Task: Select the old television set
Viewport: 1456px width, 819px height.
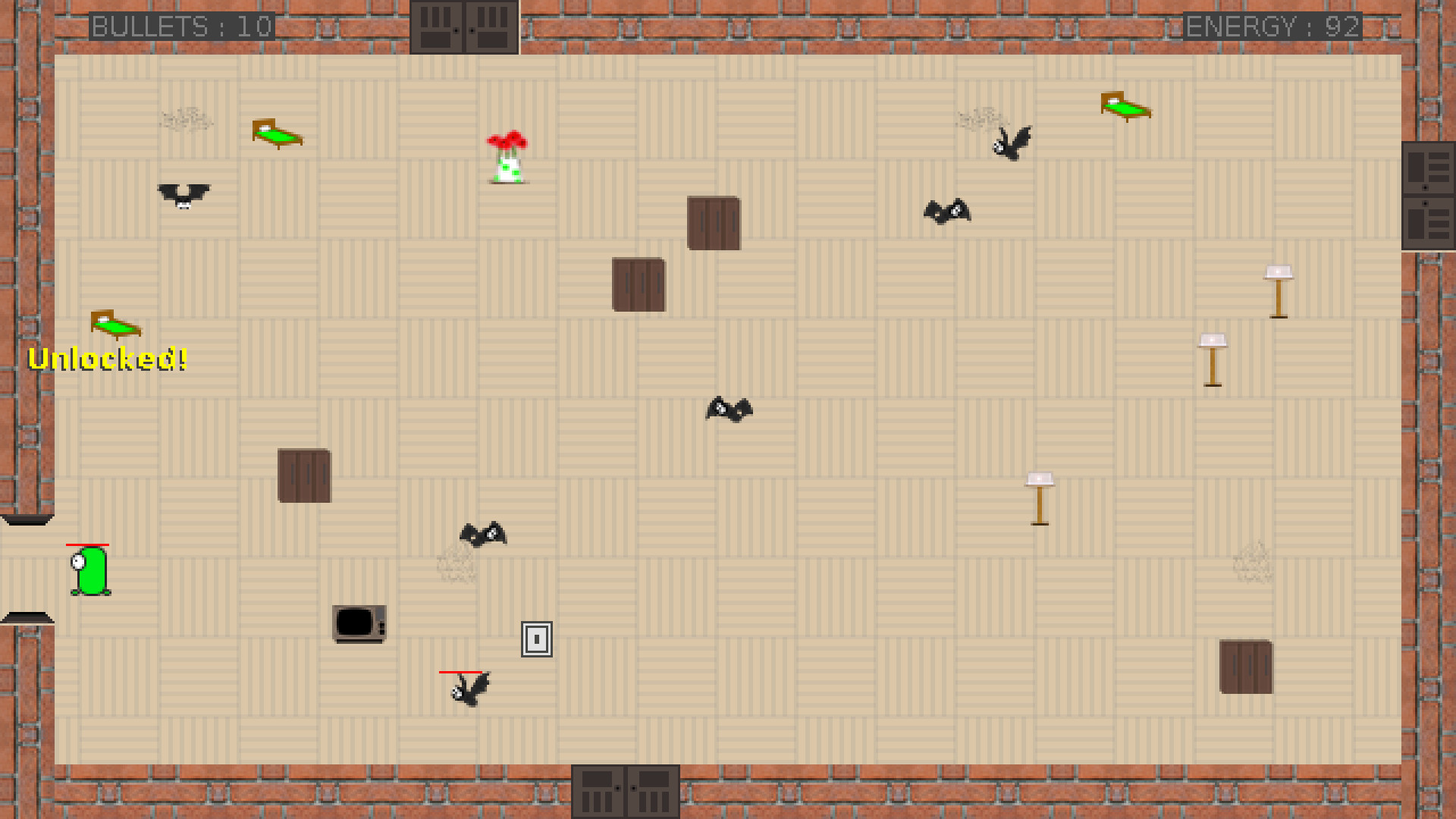Action: (359, 623)
